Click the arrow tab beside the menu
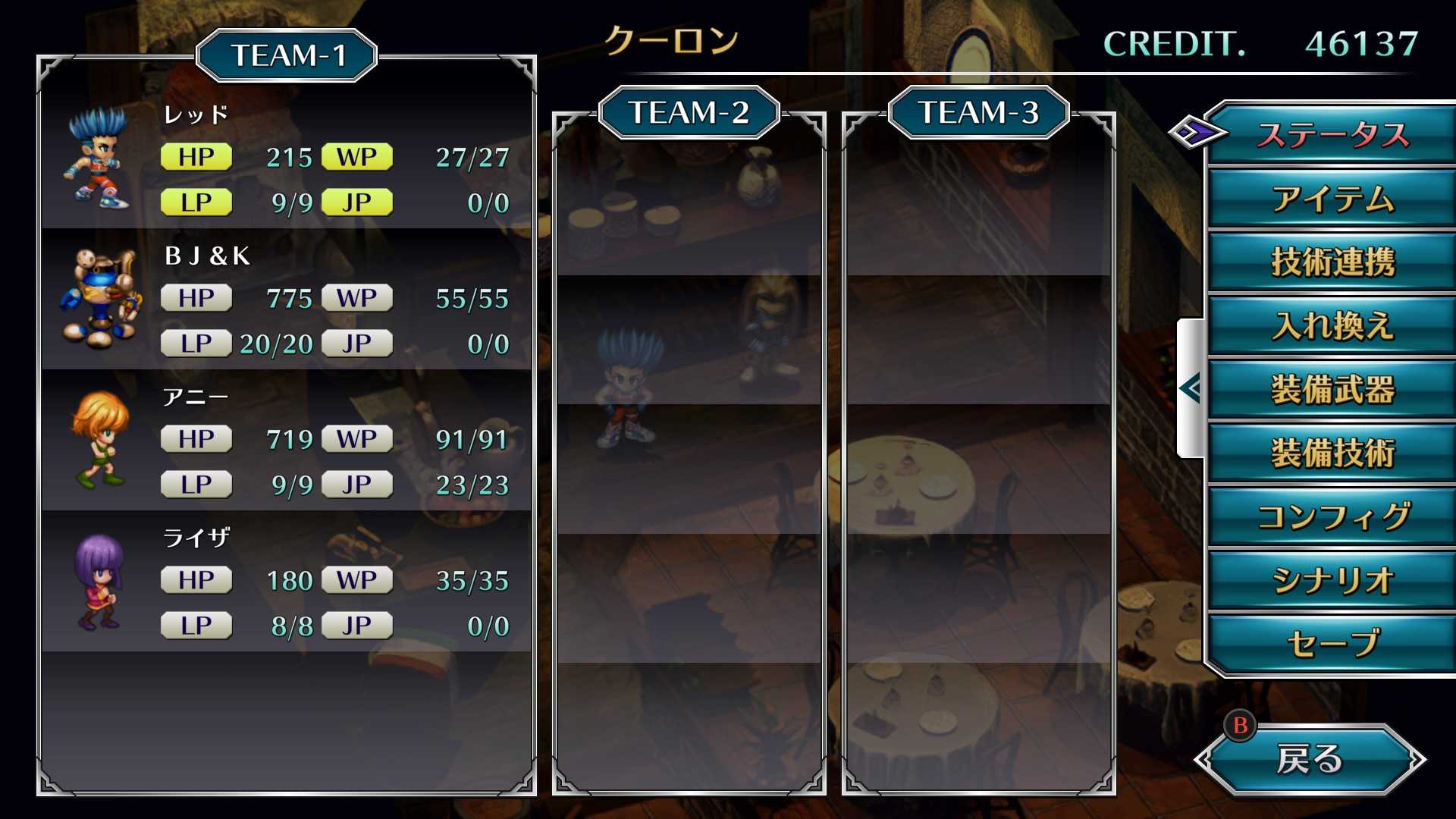The width and height of the screenshot is (1456, 819). pyautogui.click(x=1191, y=388)
